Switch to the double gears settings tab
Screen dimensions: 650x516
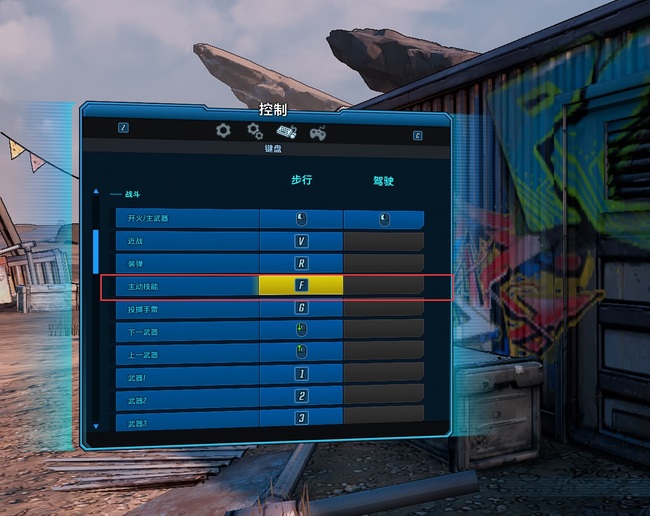255,130
